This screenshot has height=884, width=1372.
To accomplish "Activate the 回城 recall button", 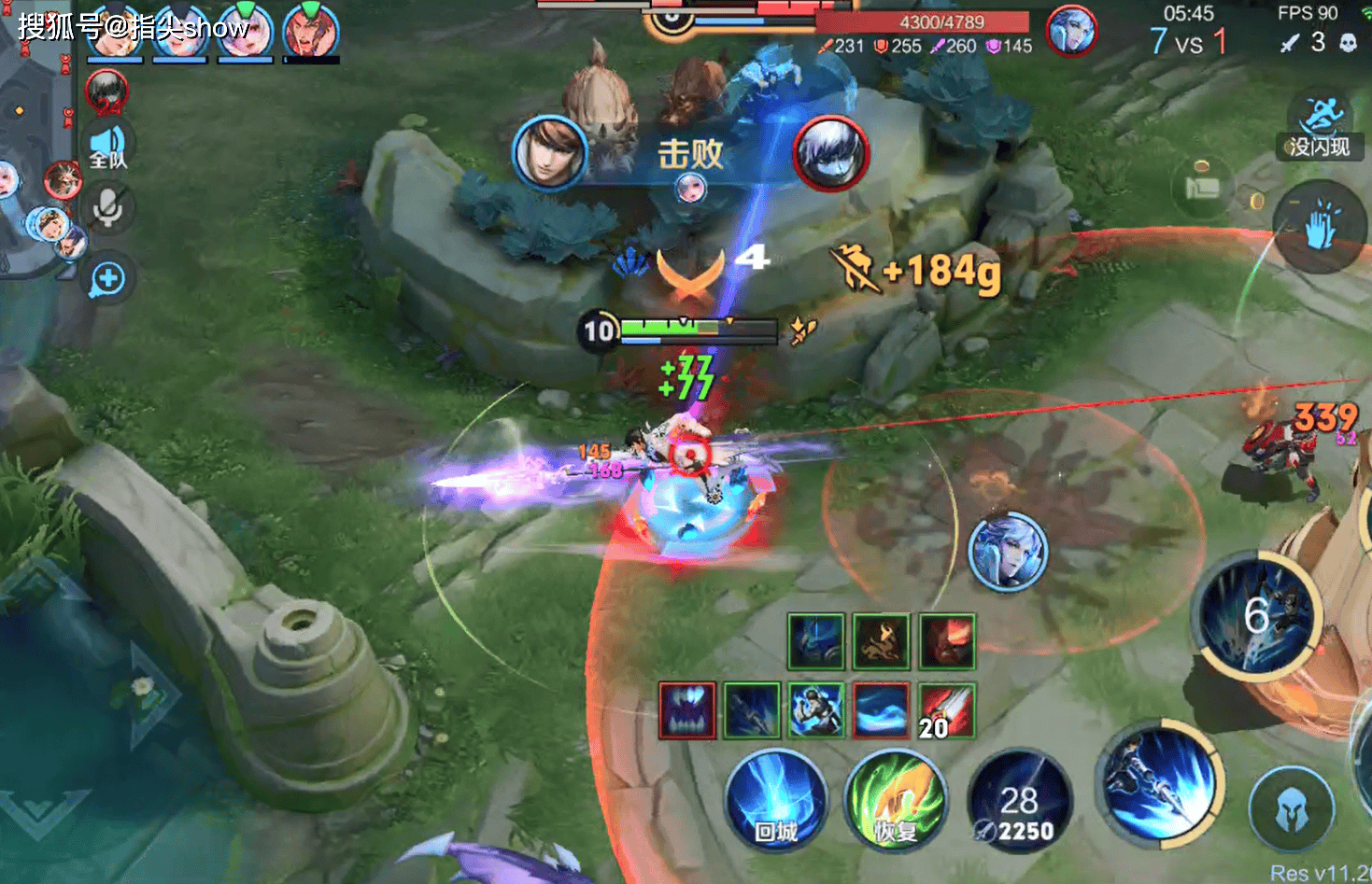I will [775, 799].
